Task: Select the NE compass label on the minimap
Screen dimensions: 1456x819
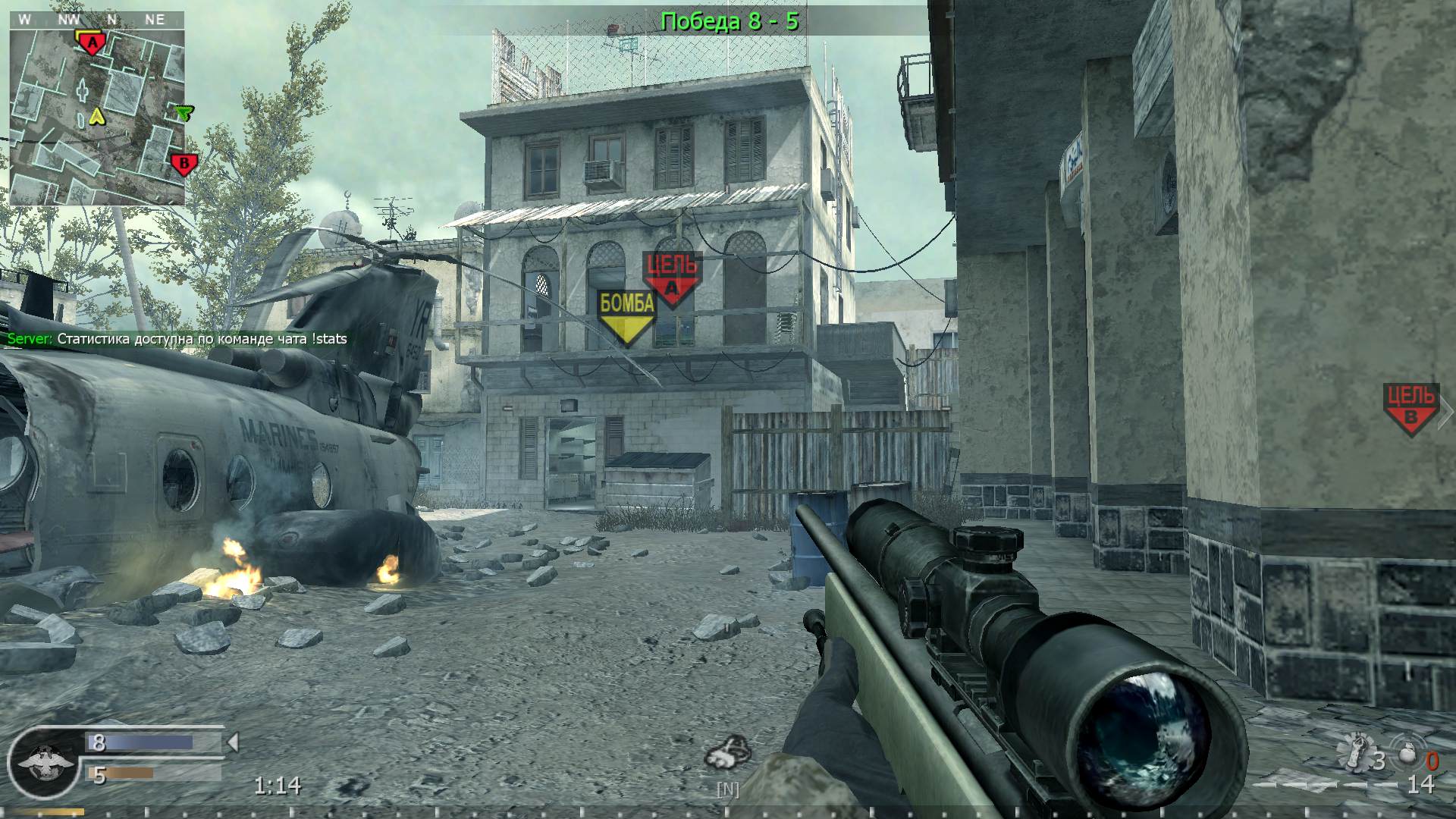Action: pyautogui.click(x=156, y=20)
